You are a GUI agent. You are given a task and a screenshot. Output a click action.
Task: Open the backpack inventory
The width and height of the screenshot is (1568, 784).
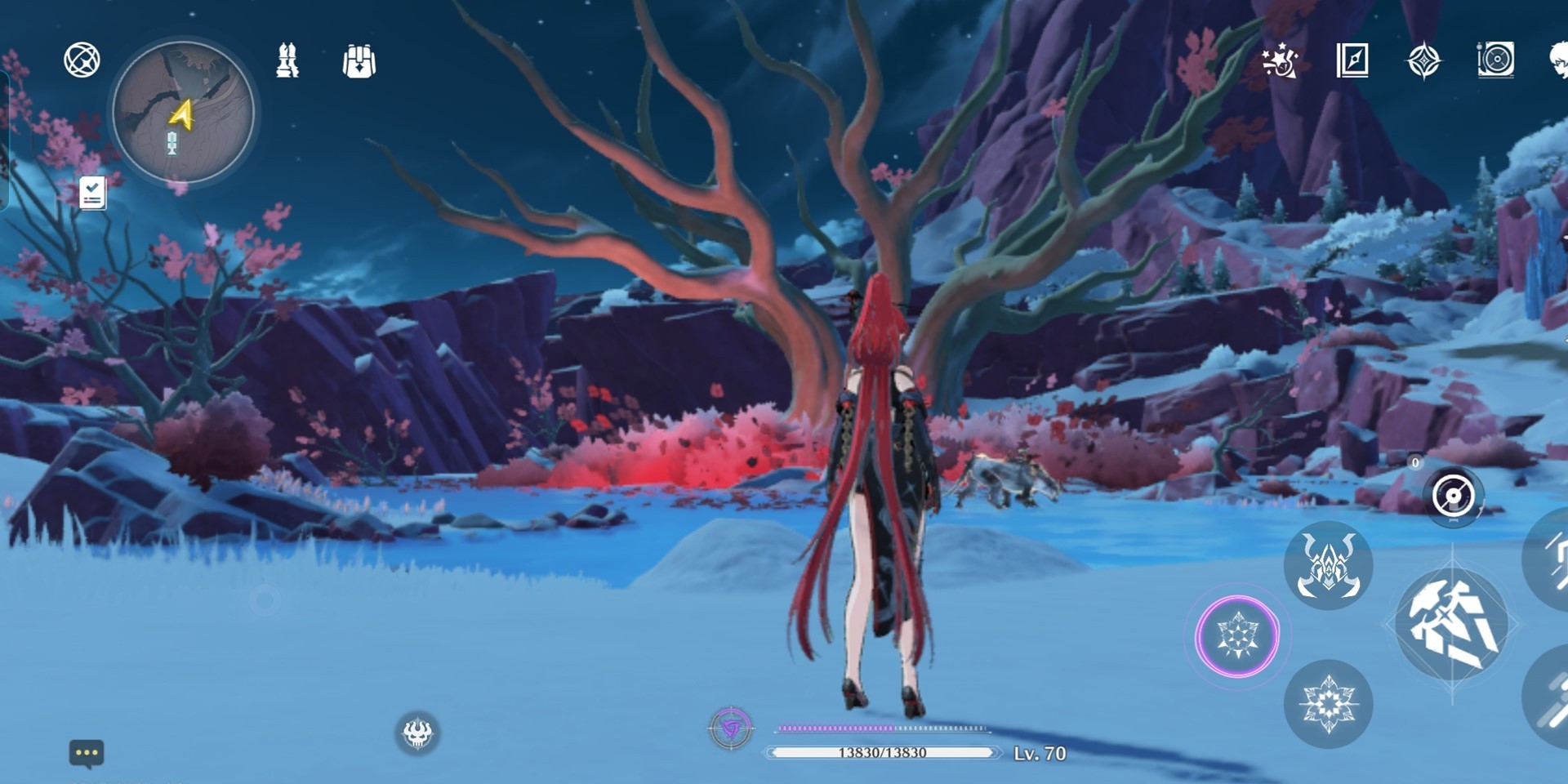tap(359, 61)
